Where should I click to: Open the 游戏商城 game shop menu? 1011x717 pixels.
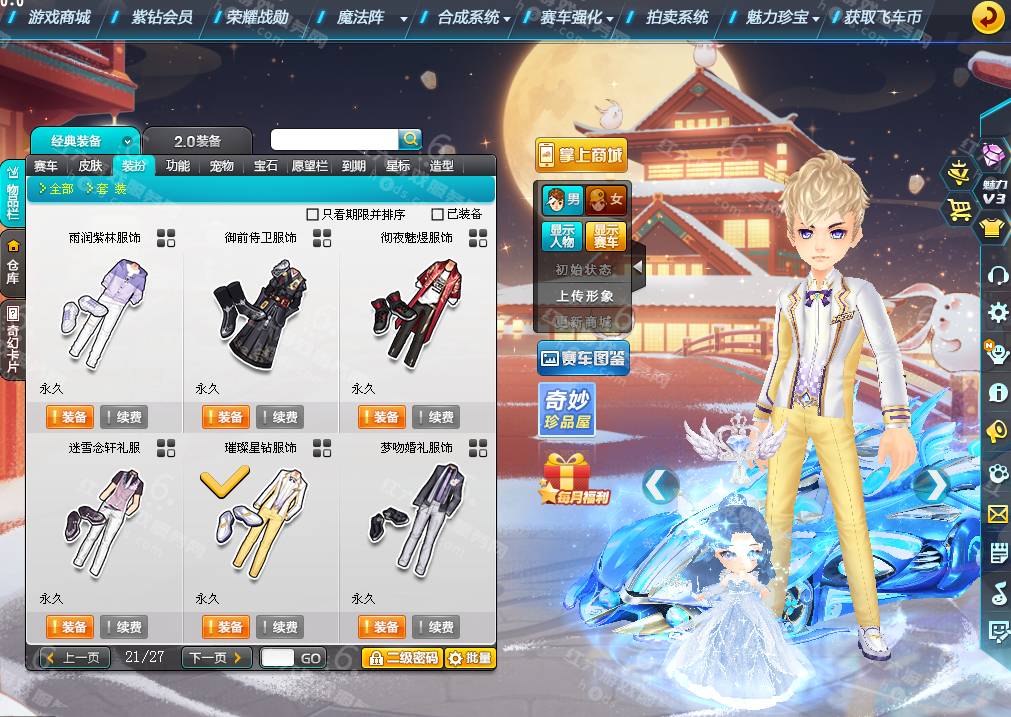(59, 17)
